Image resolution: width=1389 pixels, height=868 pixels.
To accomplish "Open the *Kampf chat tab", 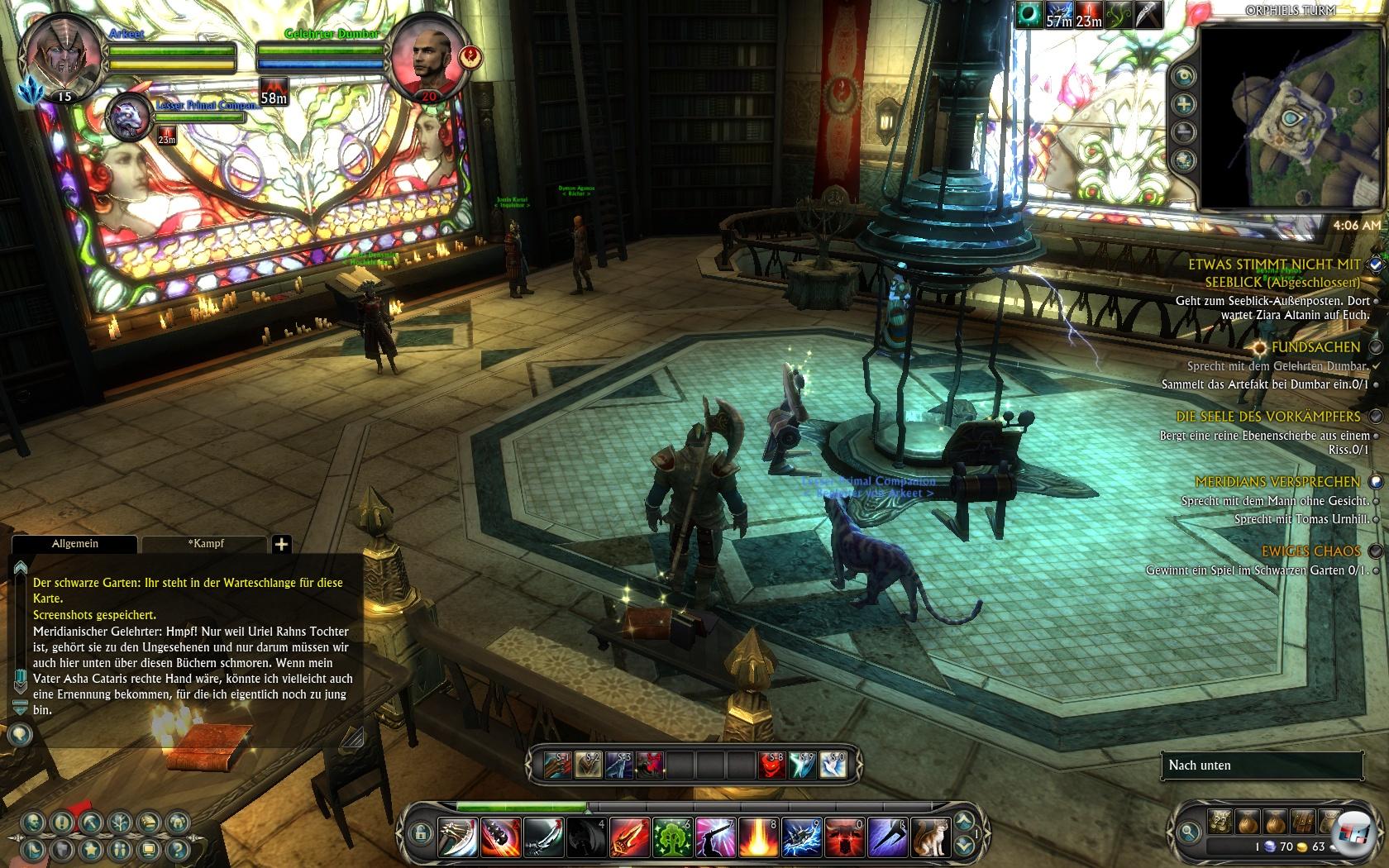I will (x=205, y=544).
